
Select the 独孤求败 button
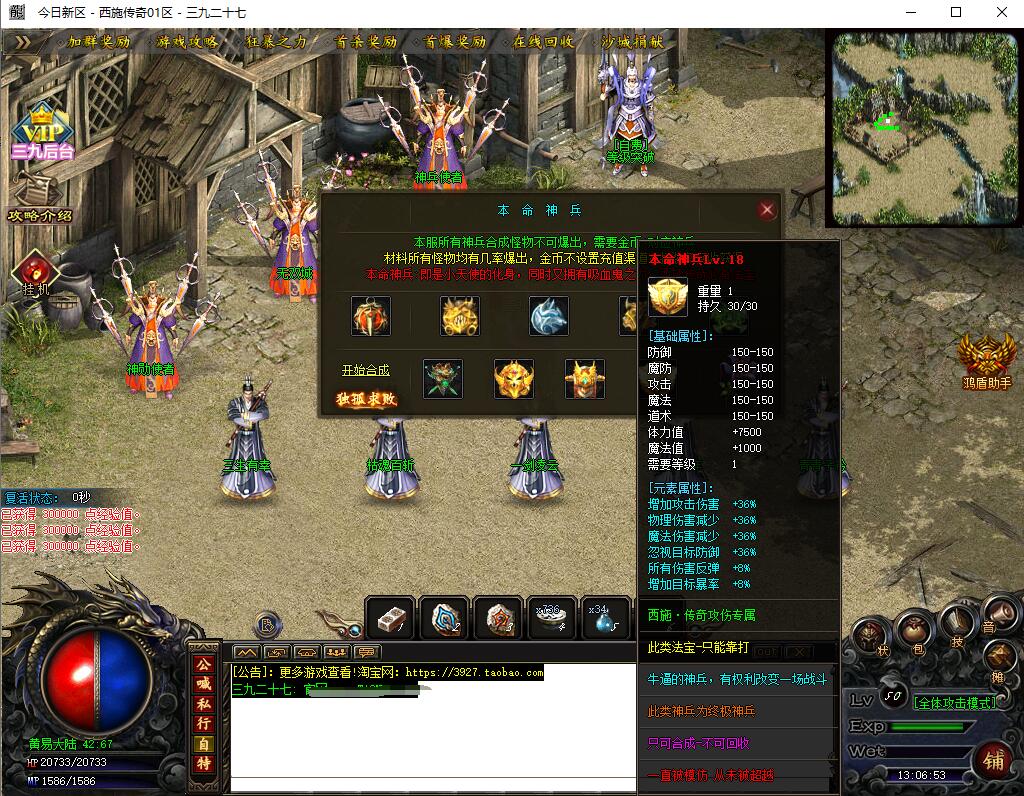click(366, 399)
